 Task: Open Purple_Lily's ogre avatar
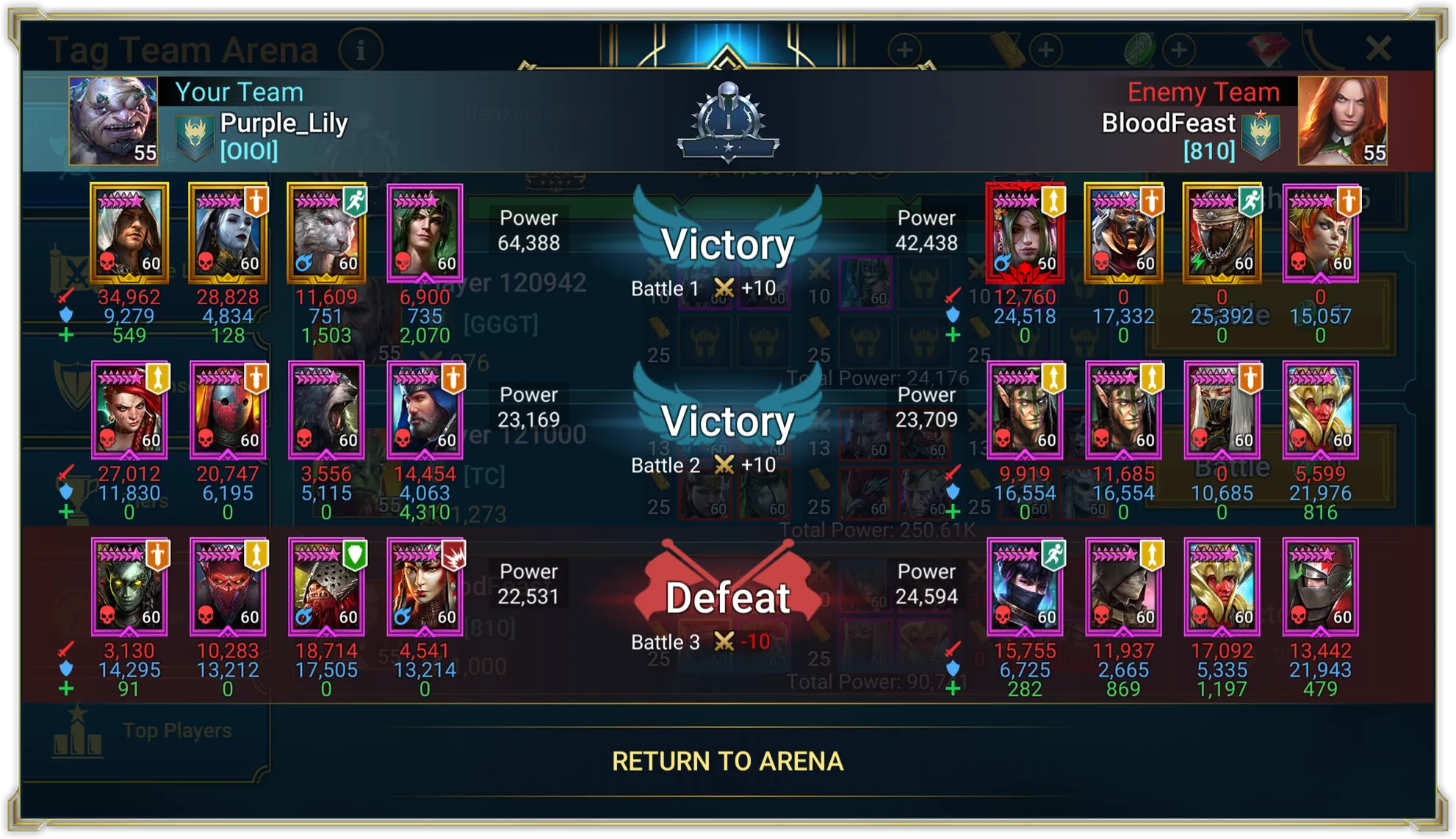[x=113, y=120]
